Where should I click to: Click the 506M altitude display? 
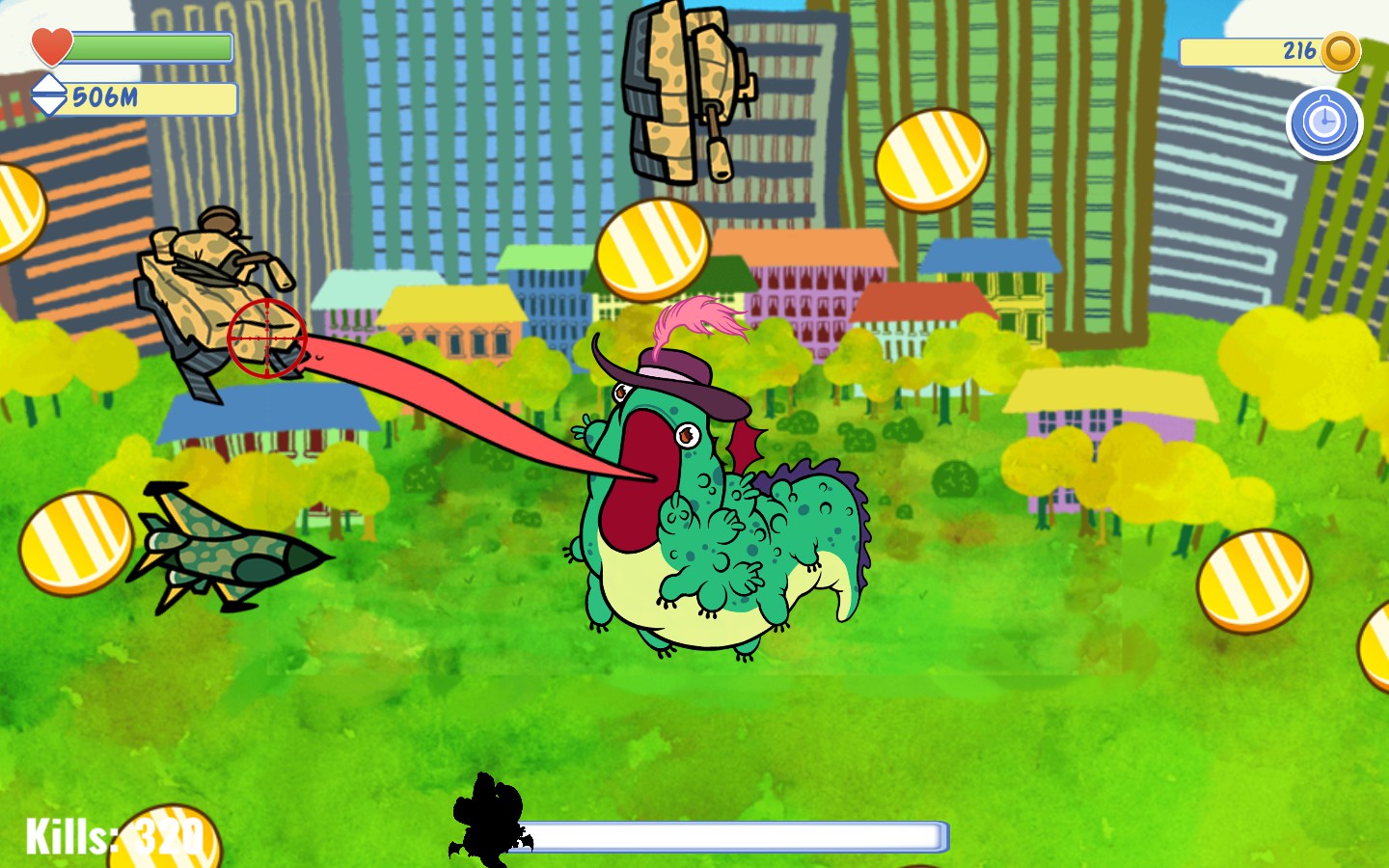(x=106, y=96)
